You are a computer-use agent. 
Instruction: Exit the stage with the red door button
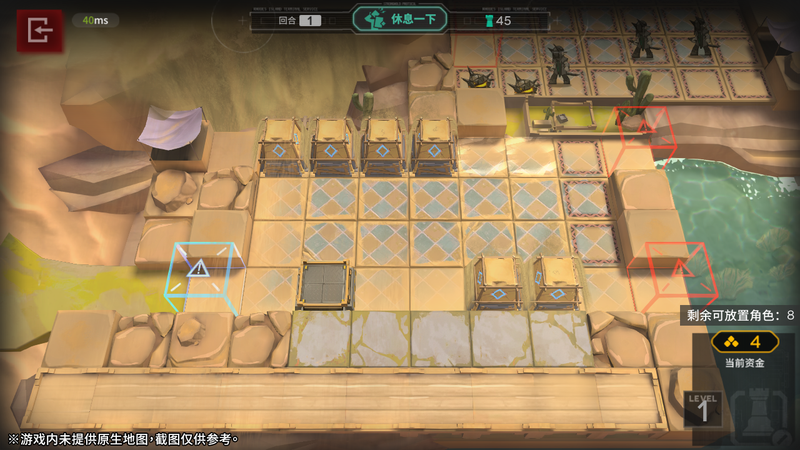pos(40,32)
